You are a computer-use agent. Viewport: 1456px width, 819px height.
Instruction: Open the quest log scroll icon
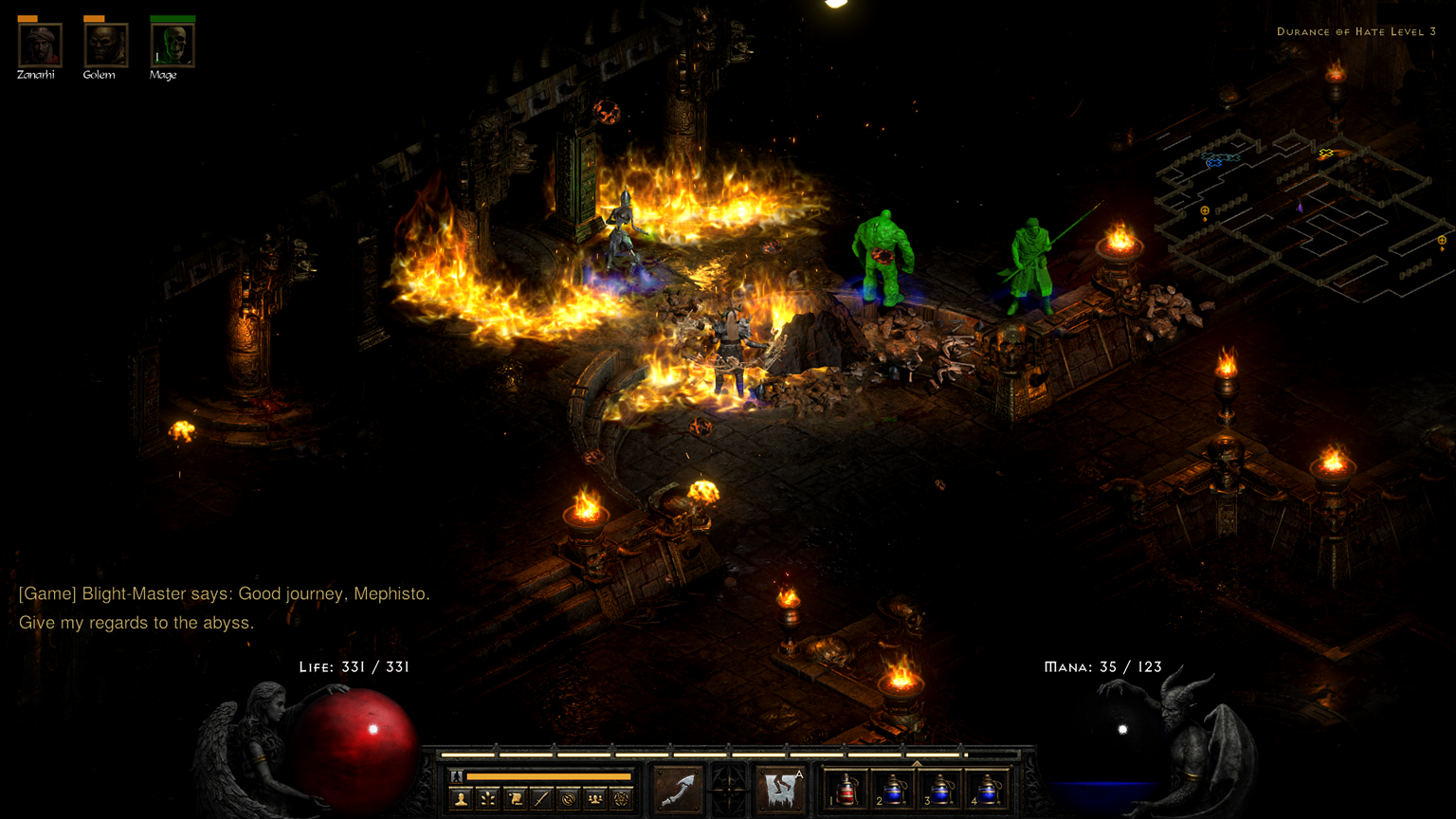point(515,799)
